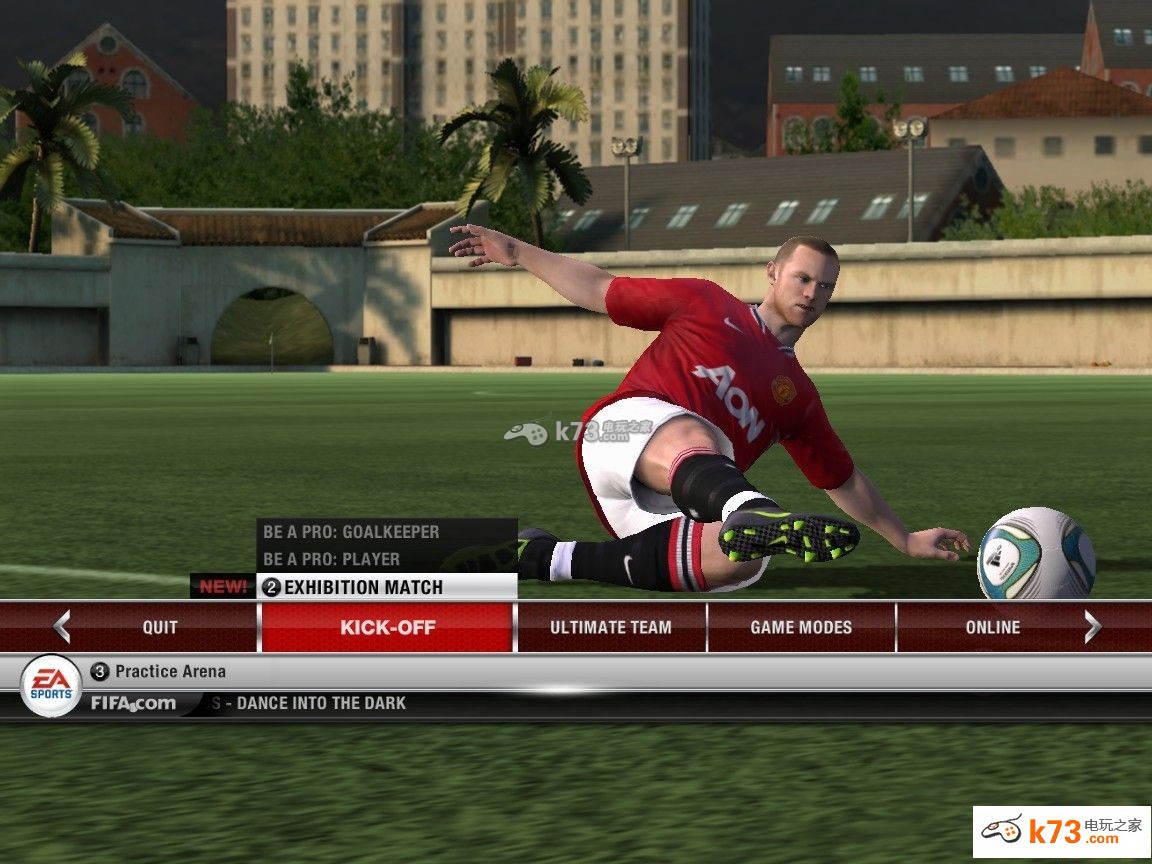Enter the Practice Arena
This screenshot has height=864, width=1152.
(x=170, y=671)
